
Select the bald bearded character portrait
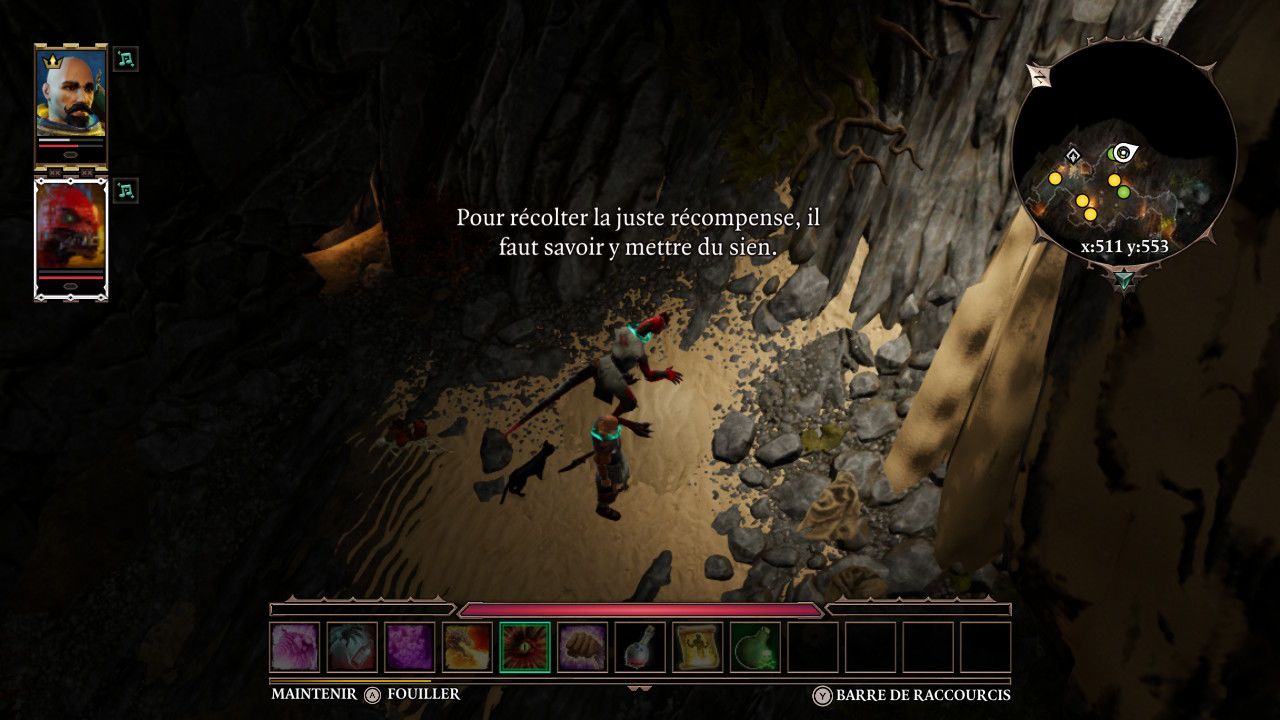[71, 93]
